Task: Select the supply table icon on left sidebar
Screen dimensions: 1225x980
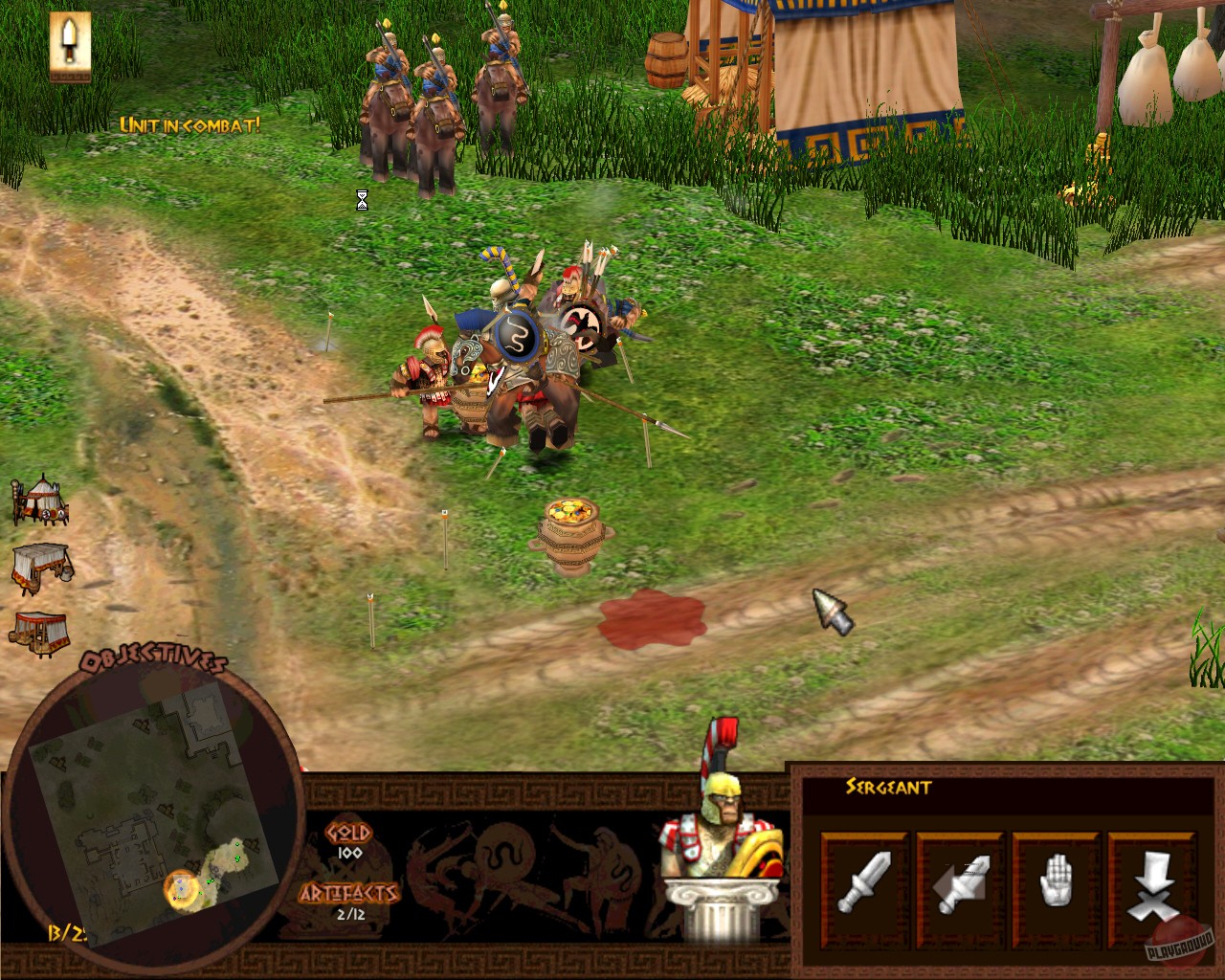Action: click(x=38, y=569)
